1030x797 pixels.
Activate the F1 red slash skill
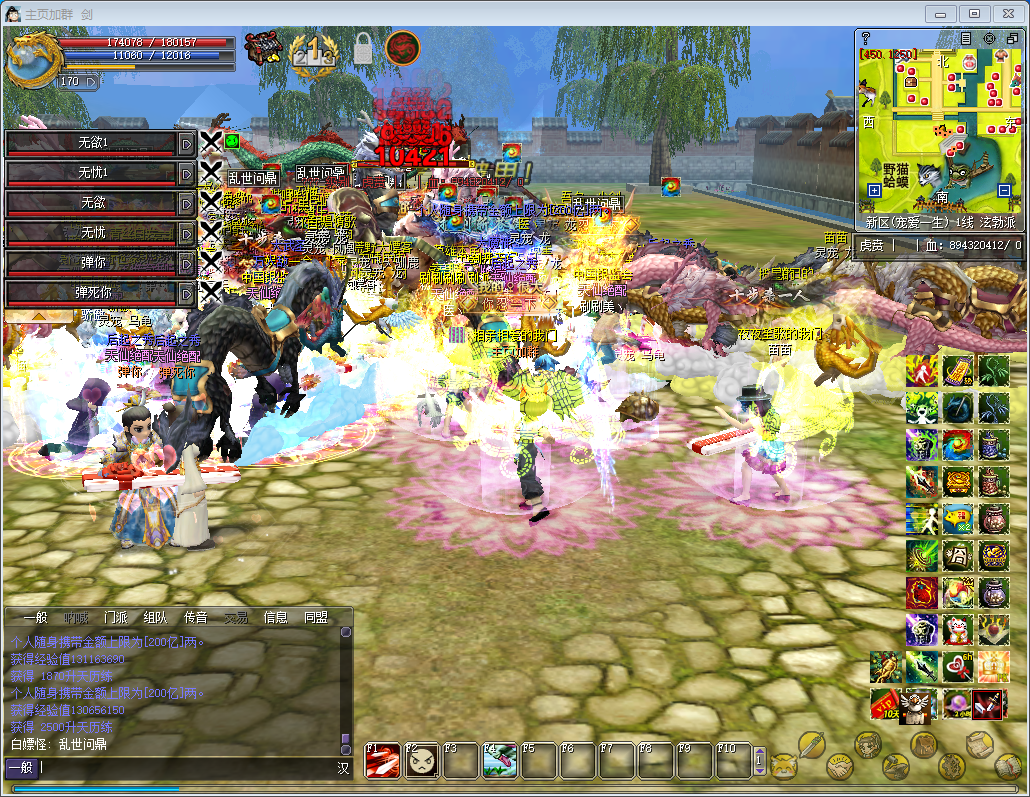point(382,761)
